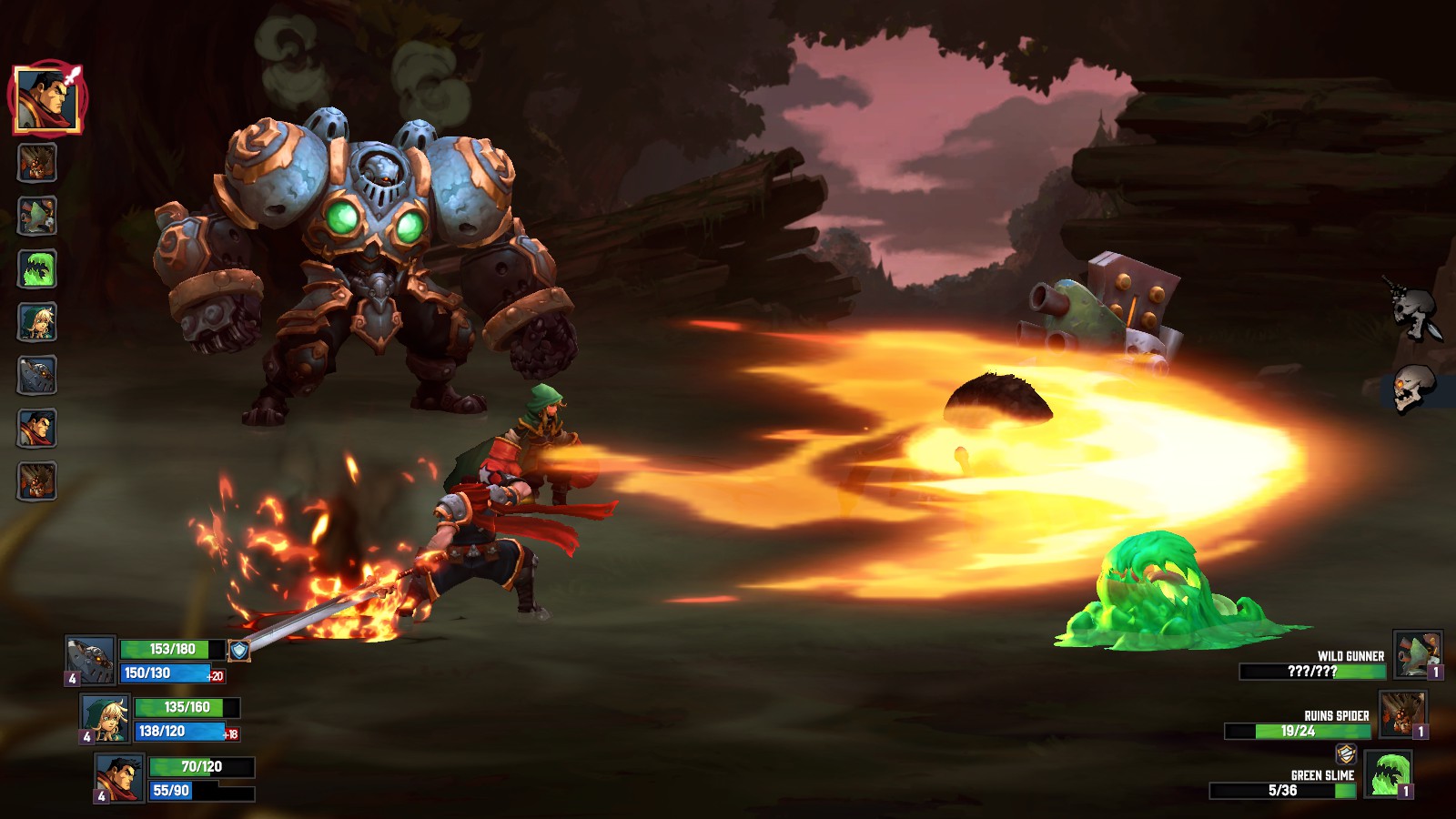1456x819 pixels.
Task: Select Gully's party portrait
Action: [105, 719]
